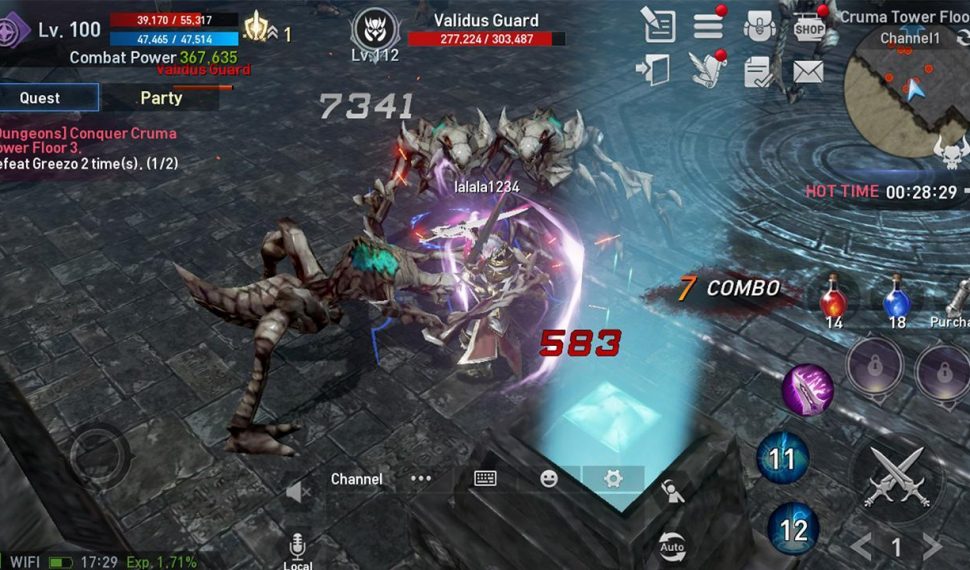The height and width of the screenshot is (570, 970).
Task: Open the feather scroll icon
Action: tap(705, 70)
